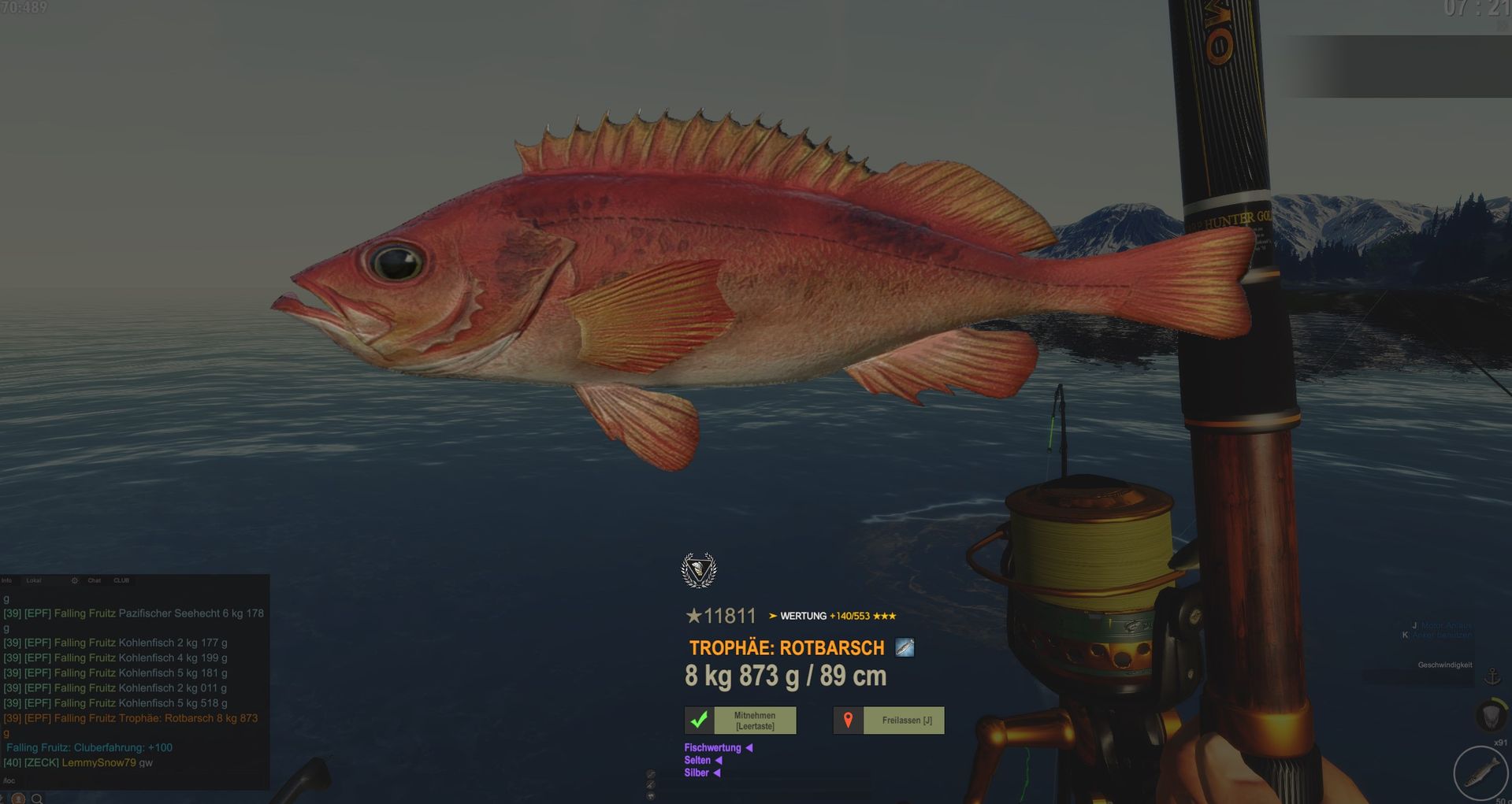Select the Chat tab
Viewport: 1512px width, 804px height.
95,580
